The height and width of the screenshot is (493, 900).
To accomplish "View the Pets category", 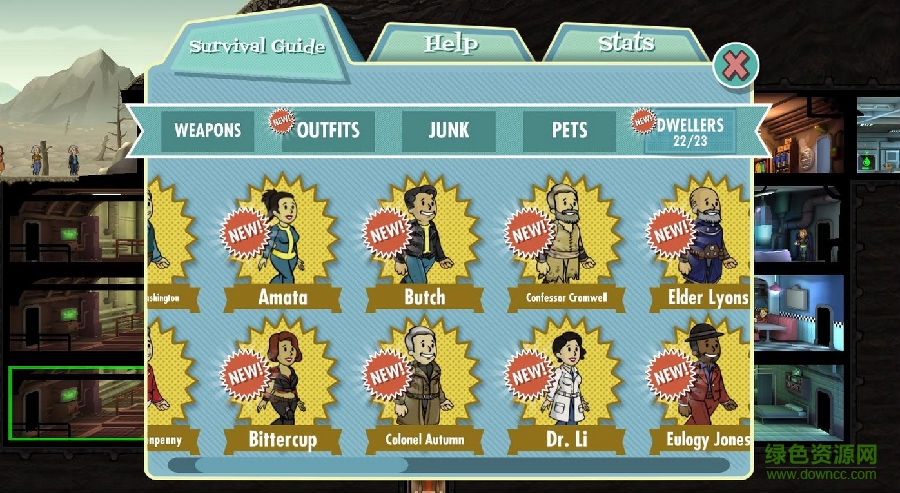I will [x=569, y=131].
